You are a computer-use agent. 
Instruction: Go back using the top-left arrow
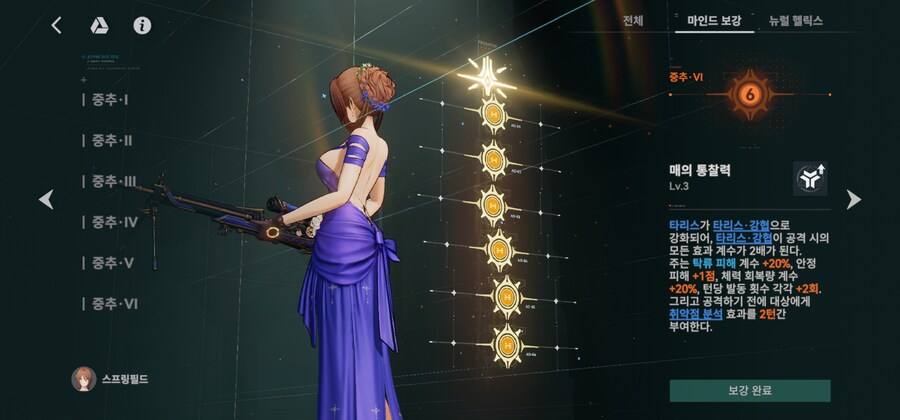pos(56,25)
